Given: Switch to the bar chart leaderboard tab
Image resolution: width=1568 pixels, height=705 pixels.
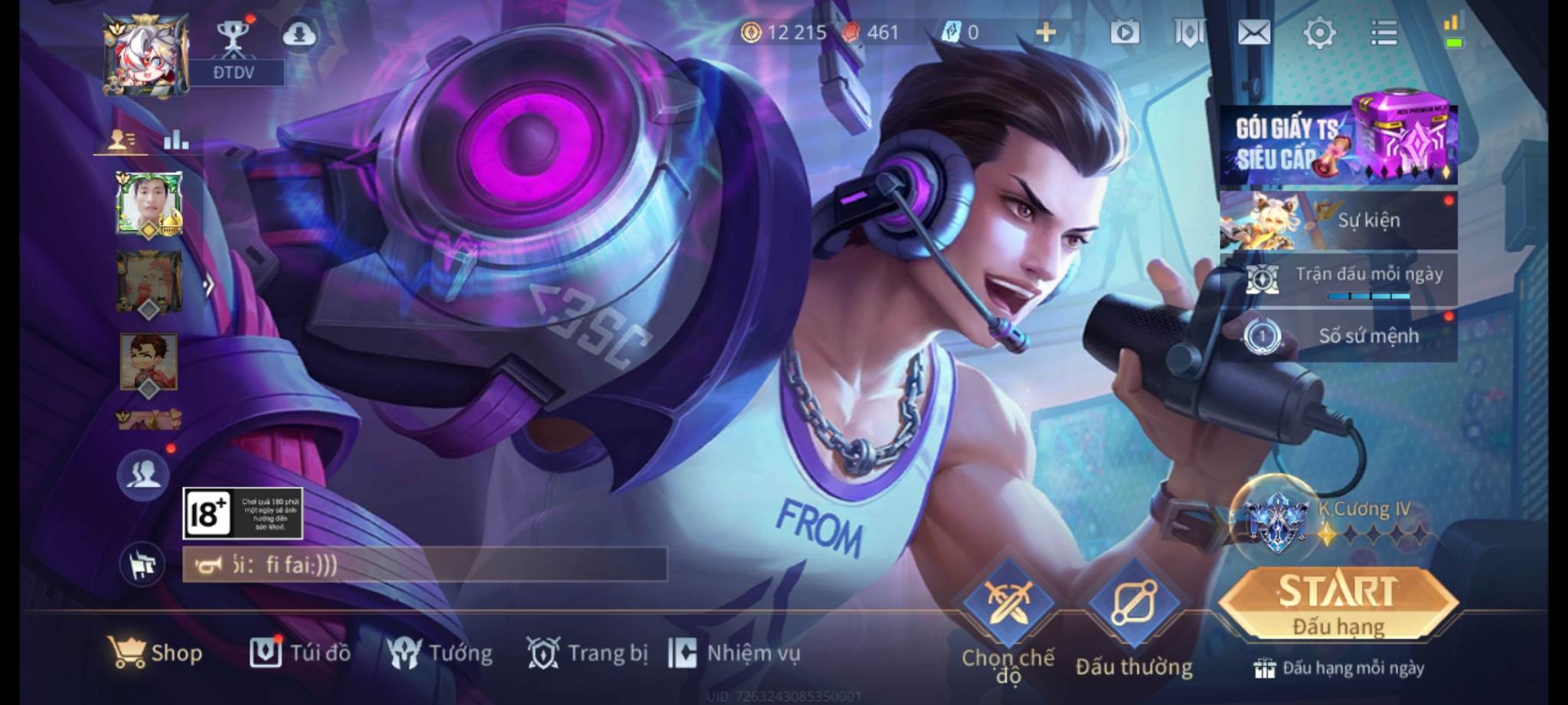Looking at the screenshot, I should 176,139.
